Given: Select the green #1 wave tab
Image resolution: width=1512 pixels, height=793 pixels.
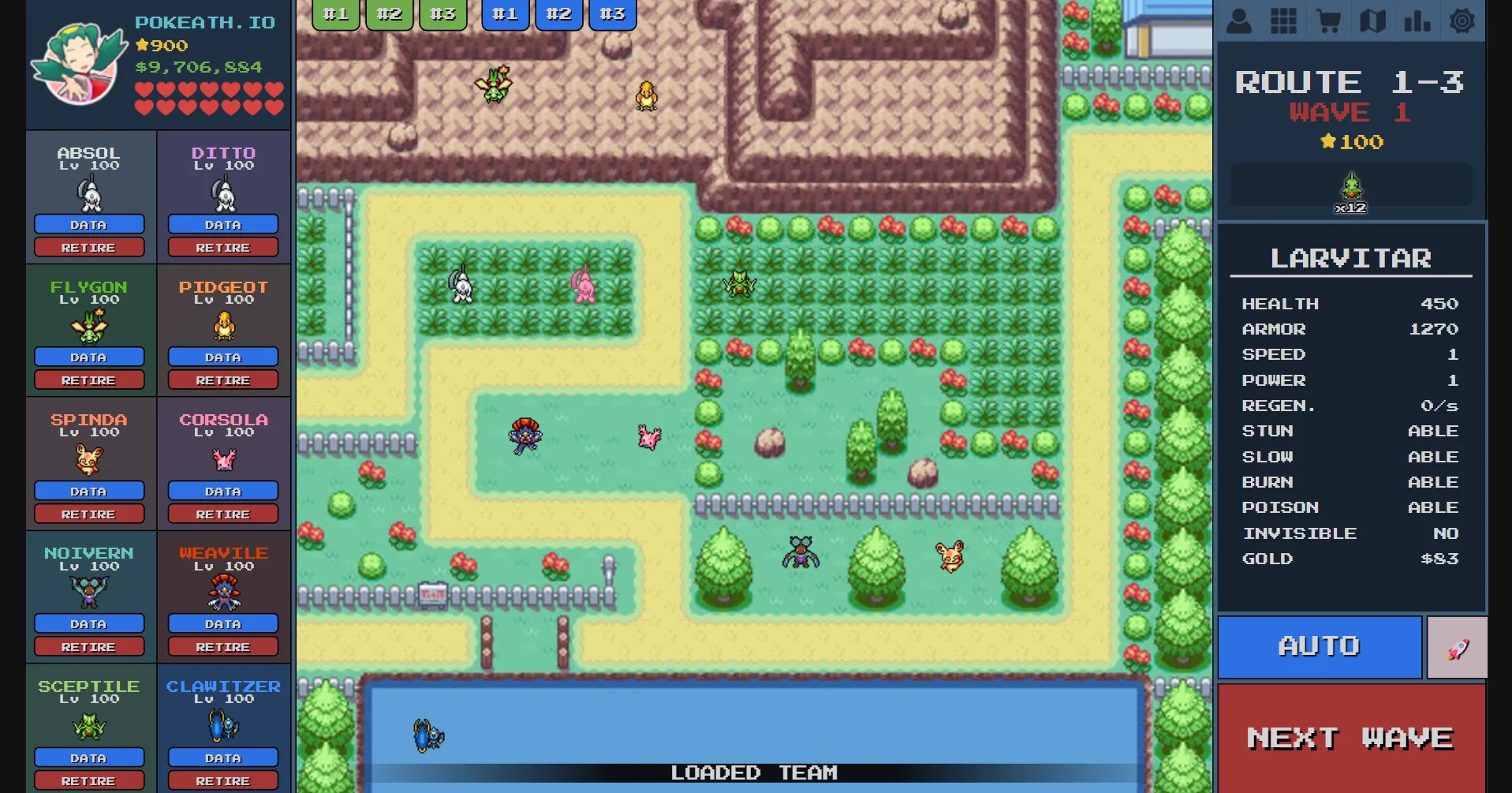Looking at the screenshot, I should pos(335,13).
